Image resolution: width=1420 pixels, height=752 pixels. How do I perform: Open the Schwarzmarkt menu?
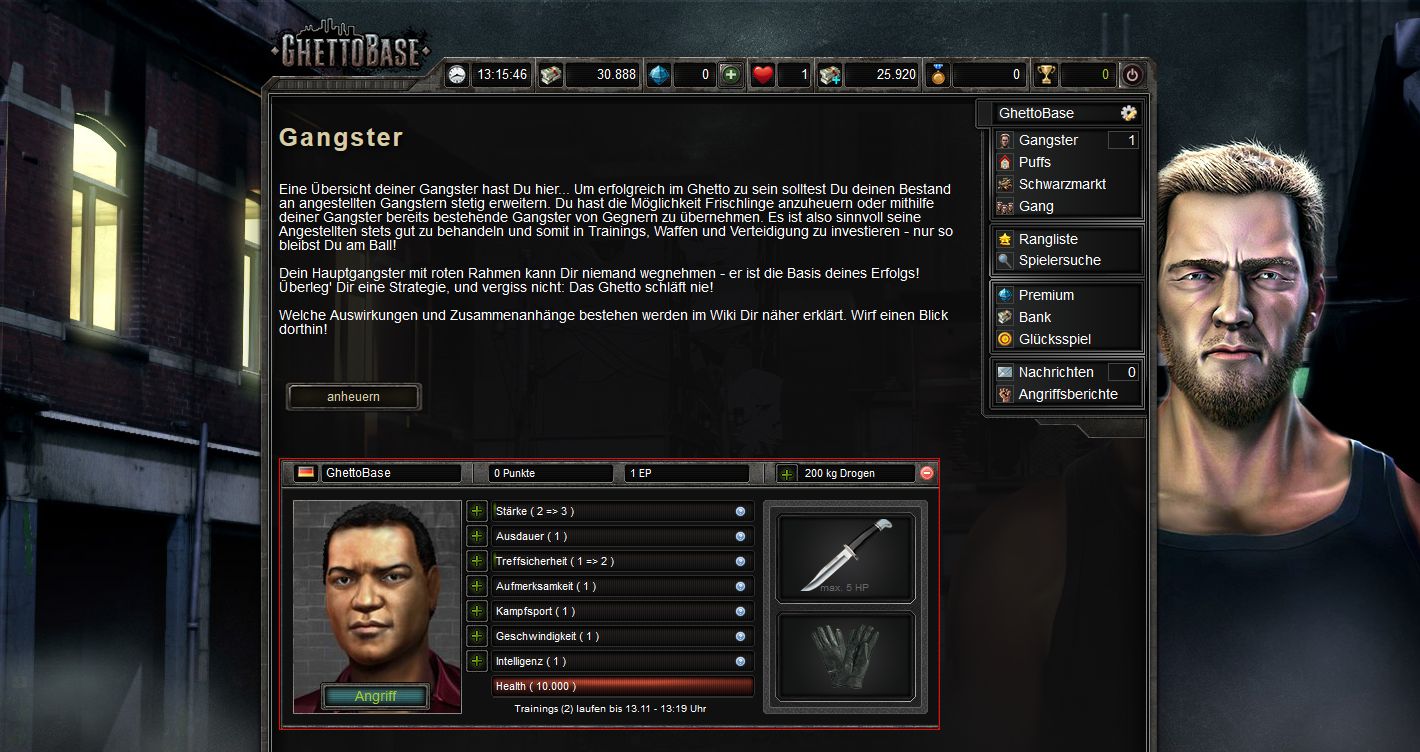pos(1061,185)
